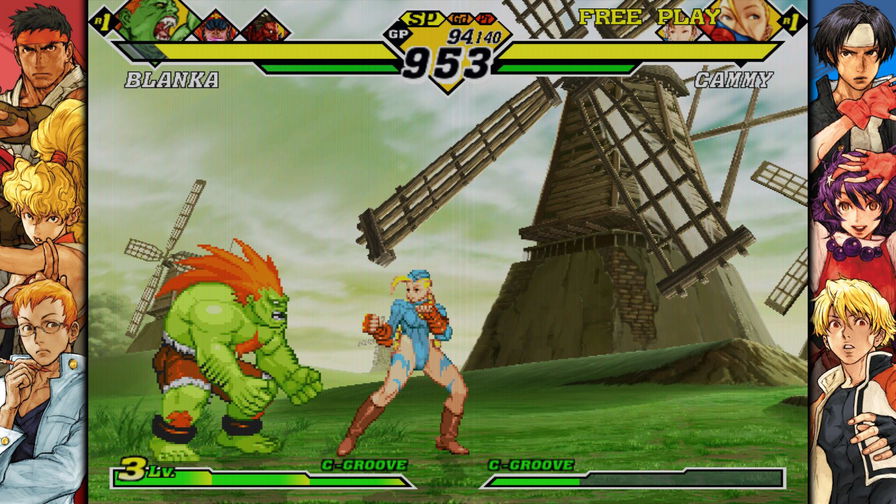Select M. Bison's reserve teammate portrait
The width and height of the screenshot is (896, 504).
point(218,27)
